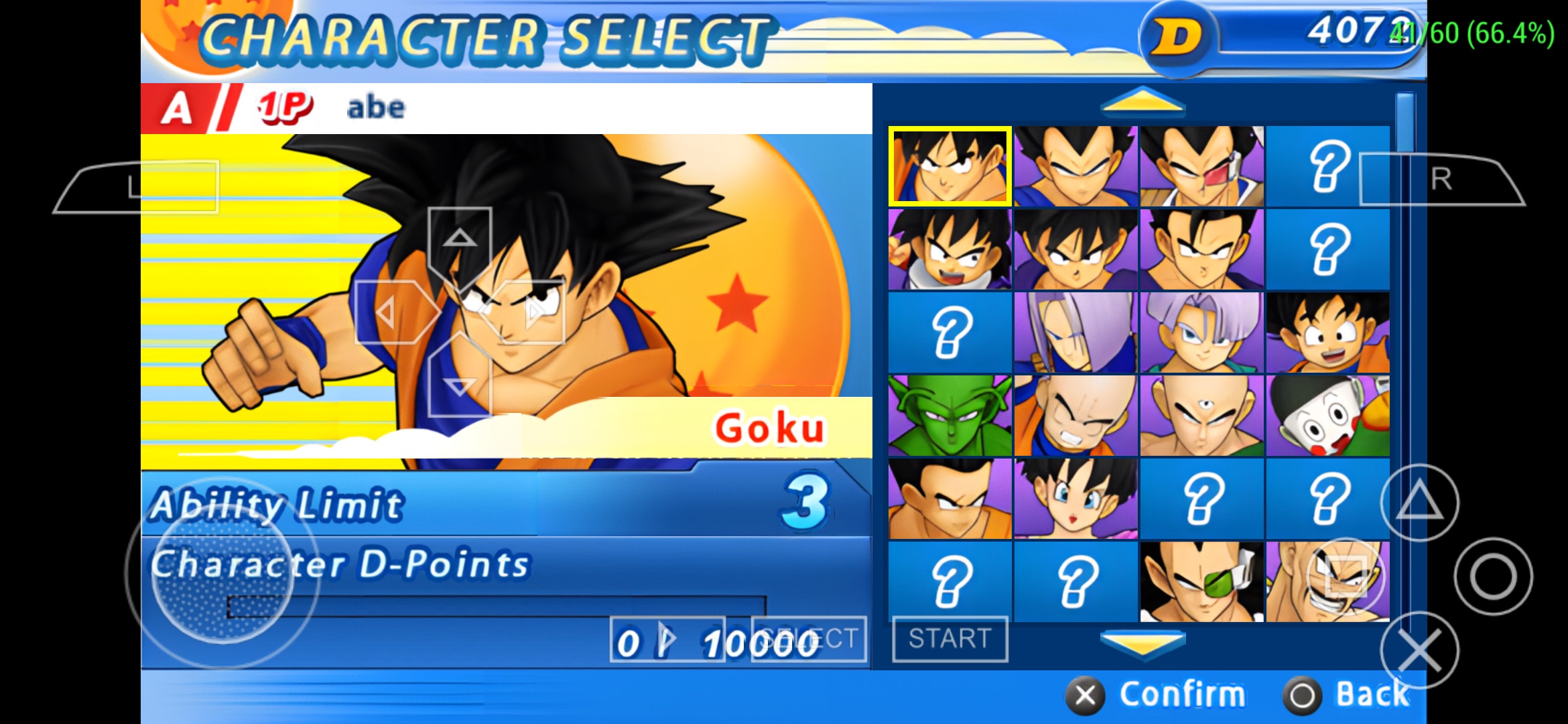Click the yellow up arrow above roster
This screenshot has width=1568, height=724.
[x=1142, y=102]
